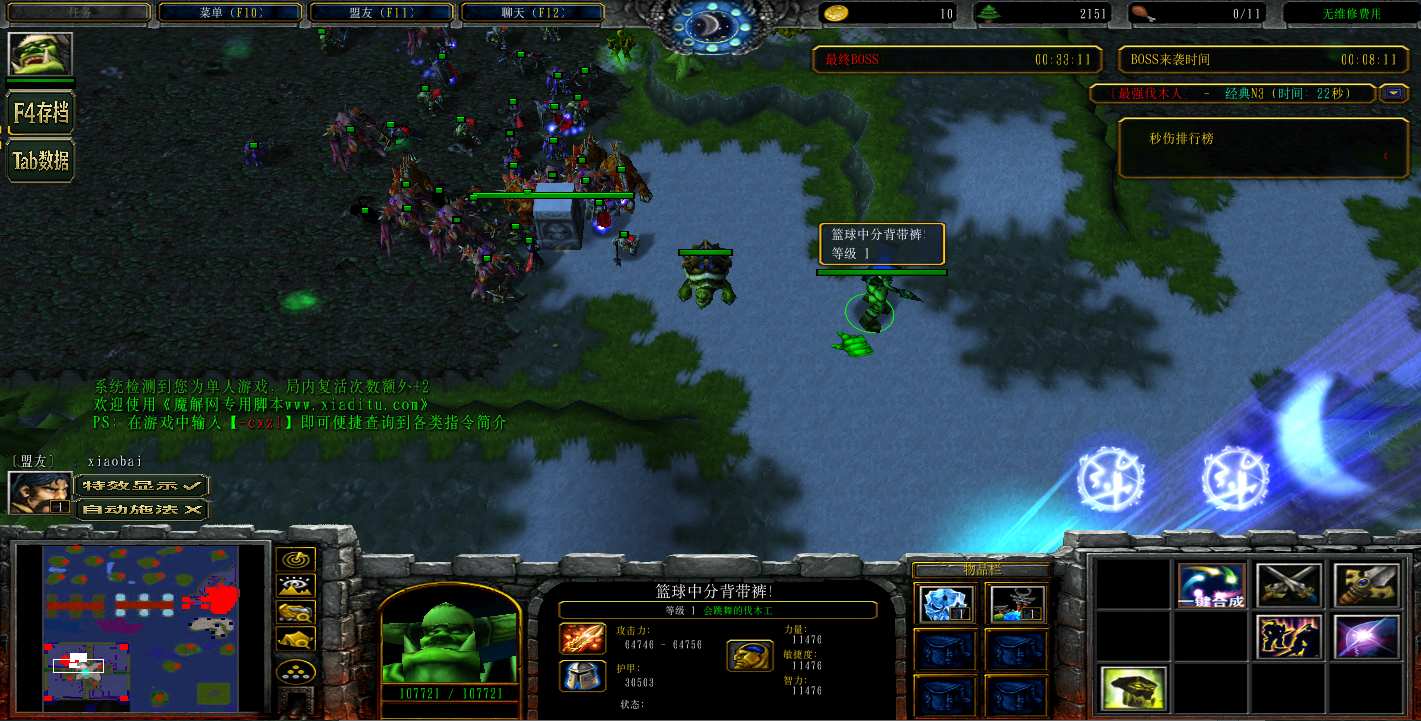Open the formation toggle button beside minimap
This screenshot has width=1421, height=721.
pos(298,671)
